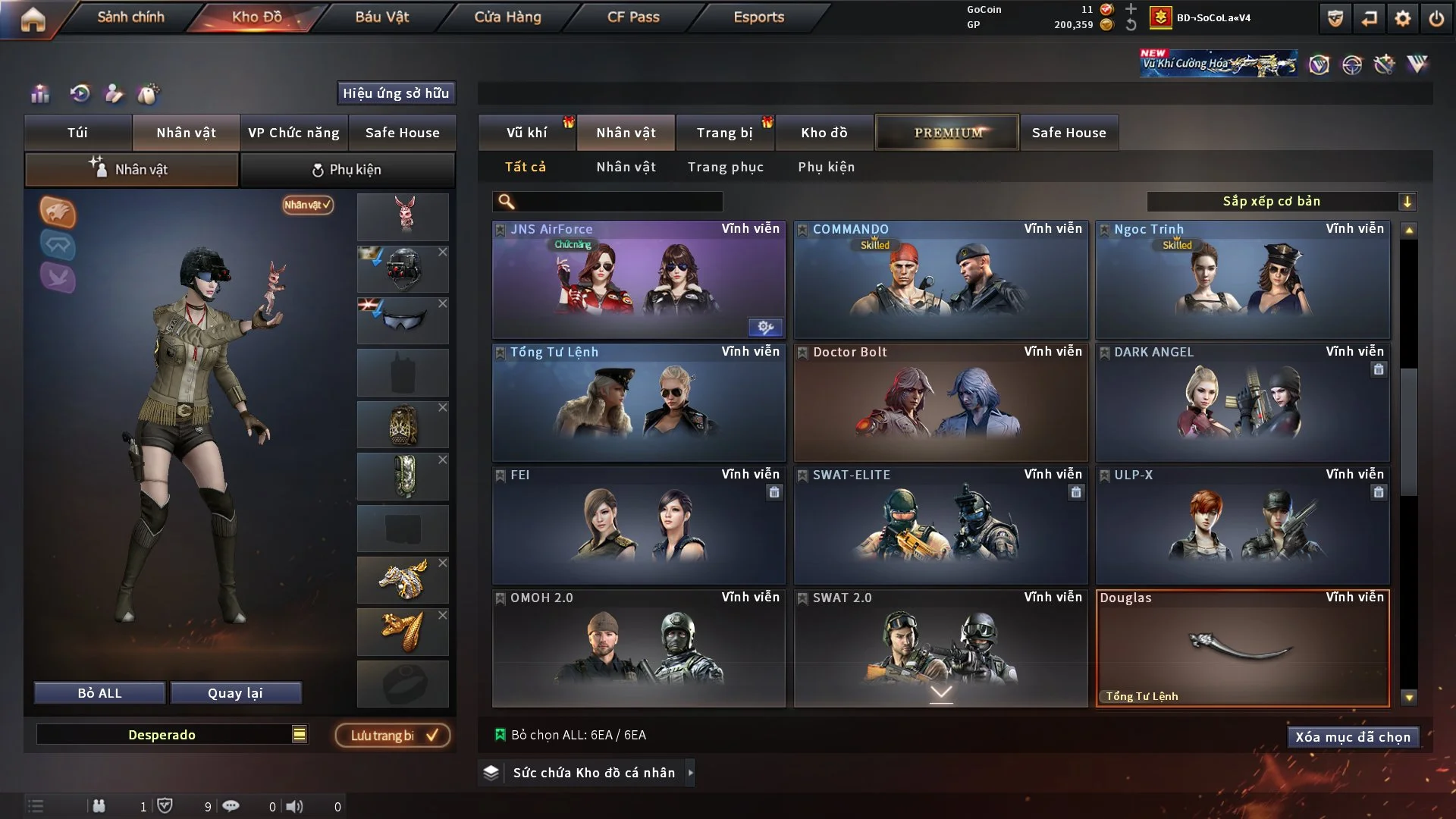Open the Báu Vật menu
The width and height of the screenshot is (1456, 819).
383,16
